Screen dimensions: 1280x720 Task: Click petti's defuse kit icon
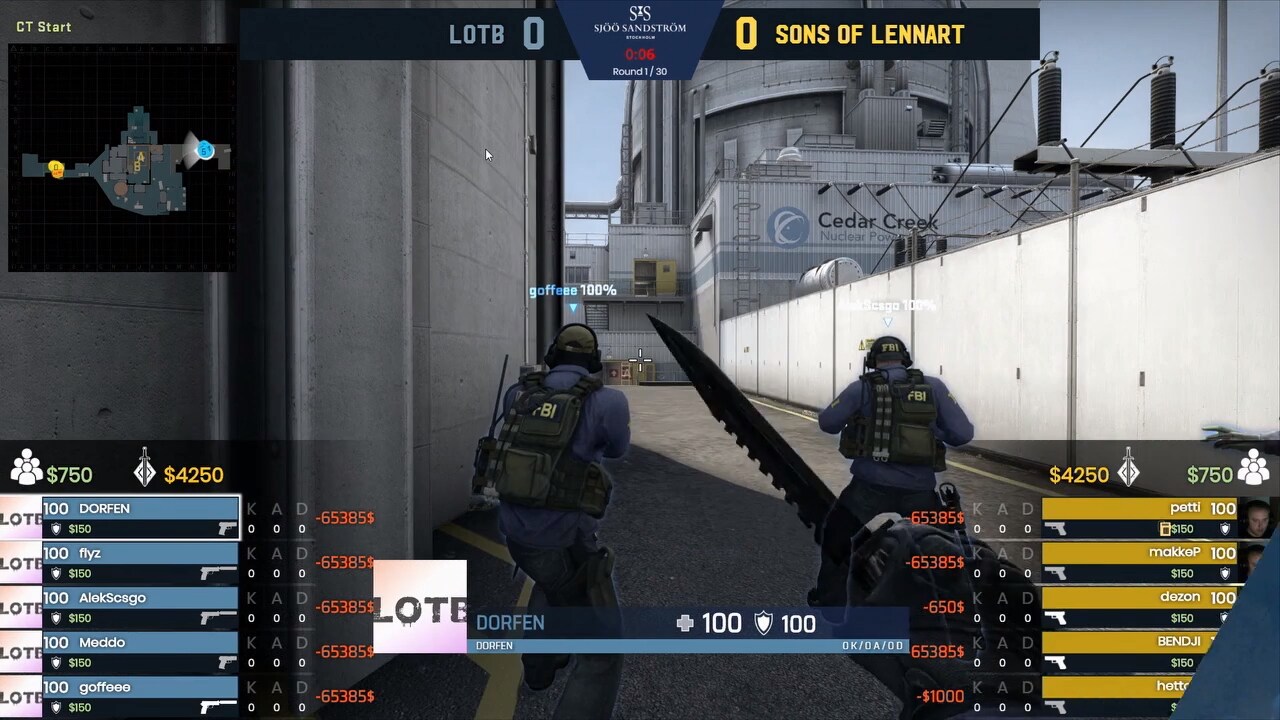pos(1165,529)
